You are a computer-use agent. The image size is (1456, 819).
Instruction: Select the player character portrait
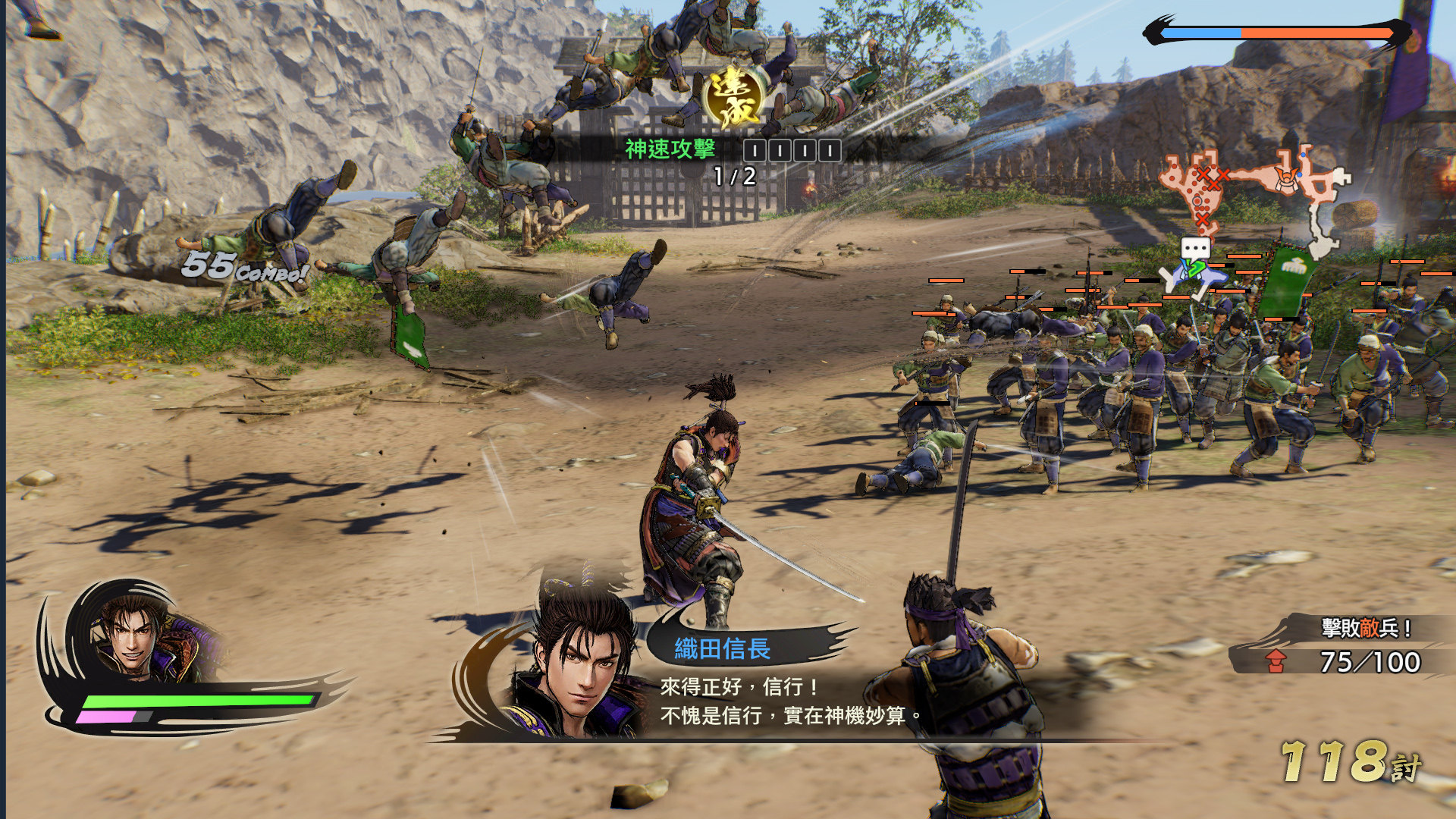click(x=140, y=631)
